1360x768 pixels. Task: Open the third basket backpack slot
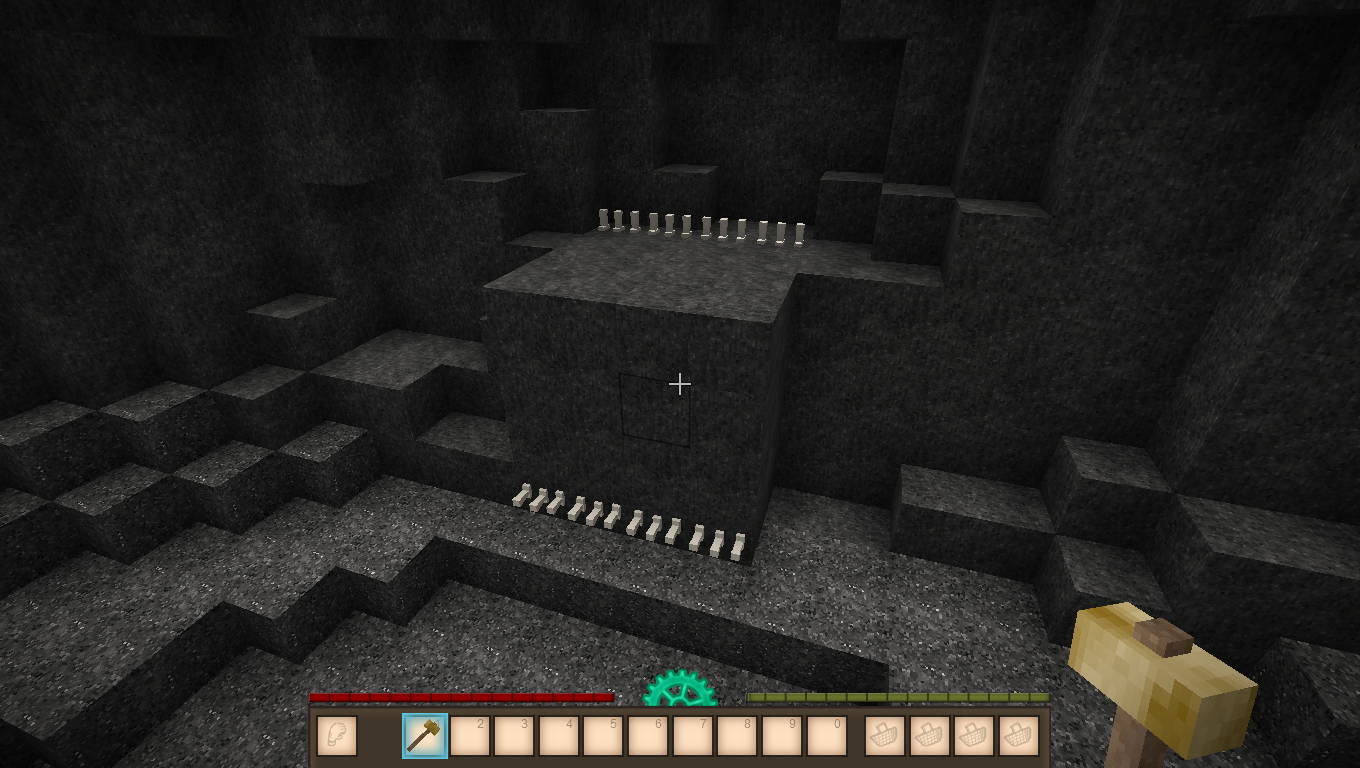[972, 735]
